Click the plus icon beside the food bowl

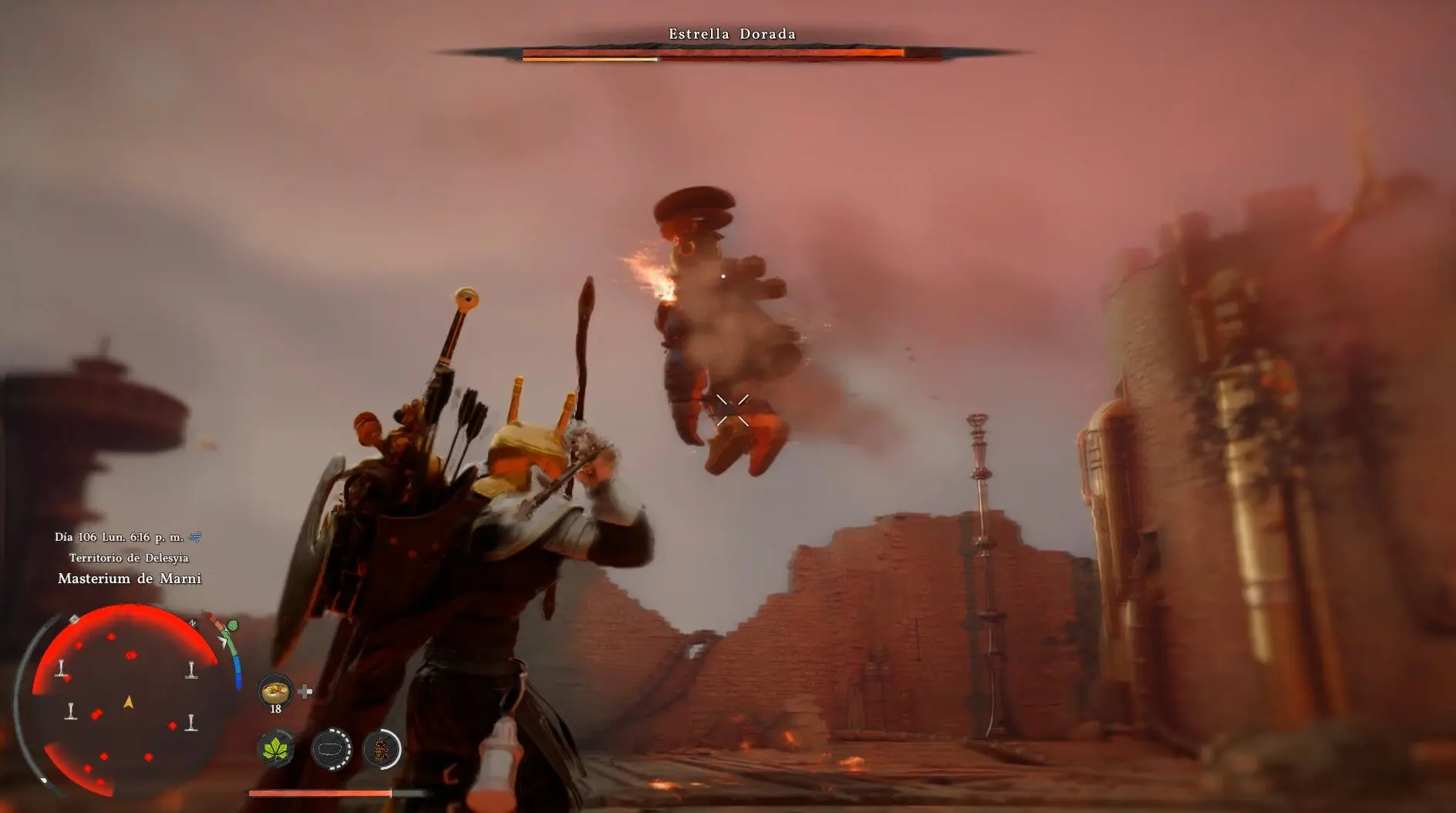click(305, 691)
